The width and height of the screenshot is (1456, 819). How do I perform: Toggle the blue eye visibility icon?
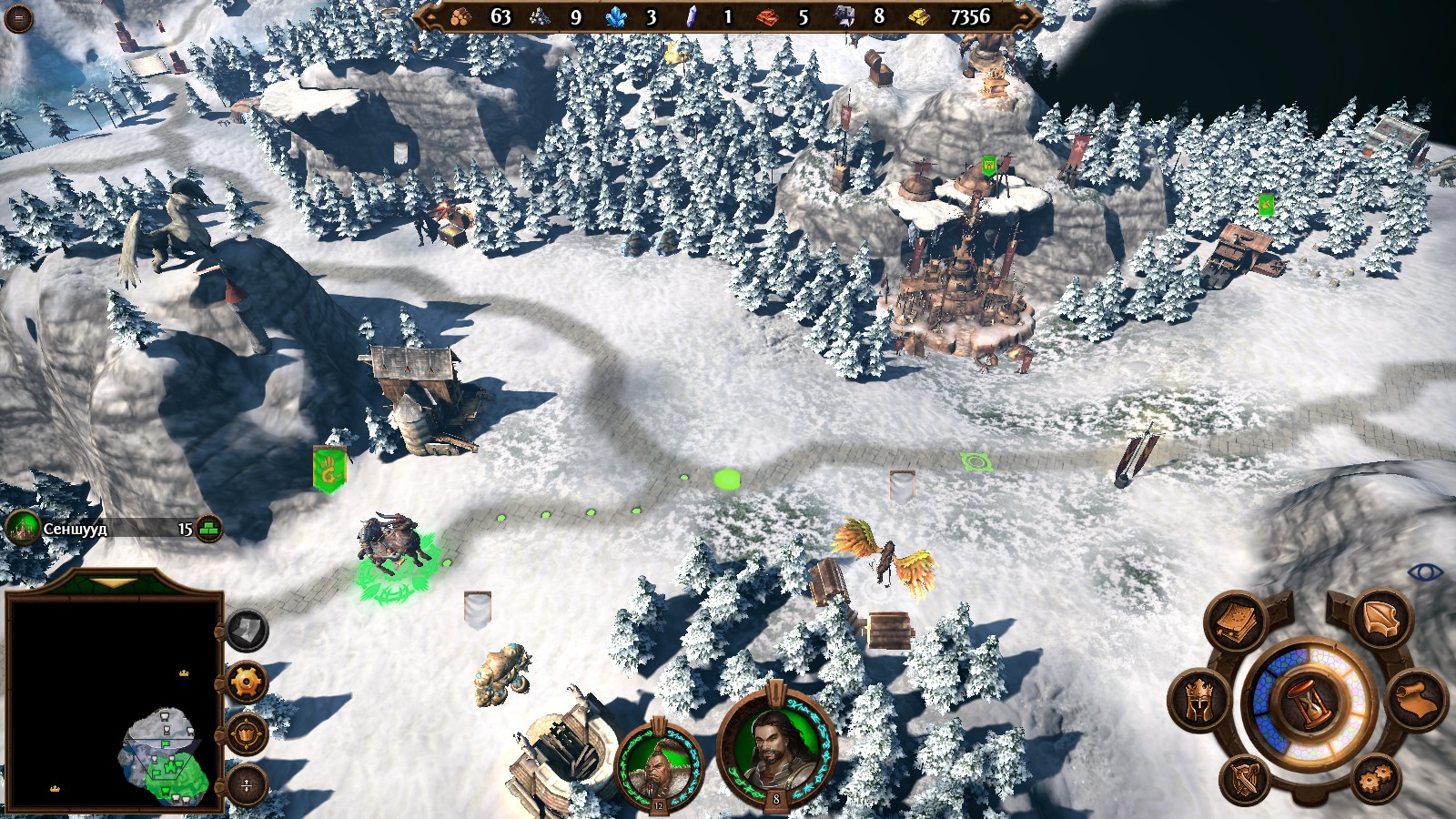[1424, 572]
